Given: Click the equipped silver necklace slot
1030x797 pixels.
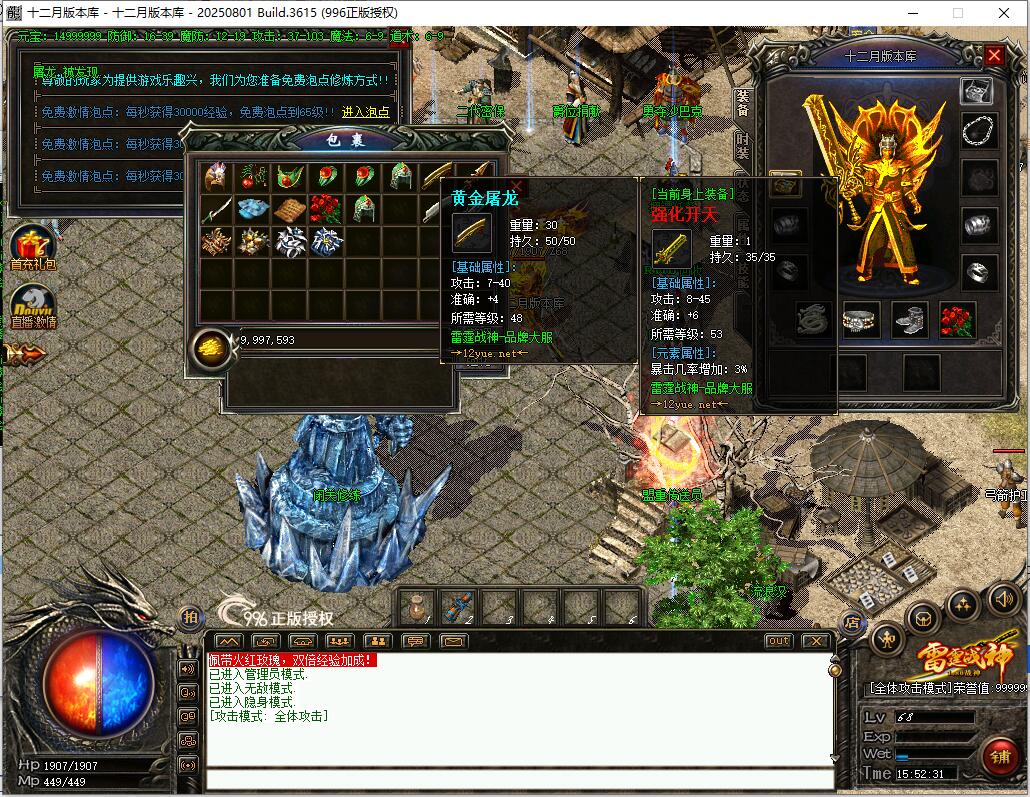Looking at the screenshot, I should [978, 131].
